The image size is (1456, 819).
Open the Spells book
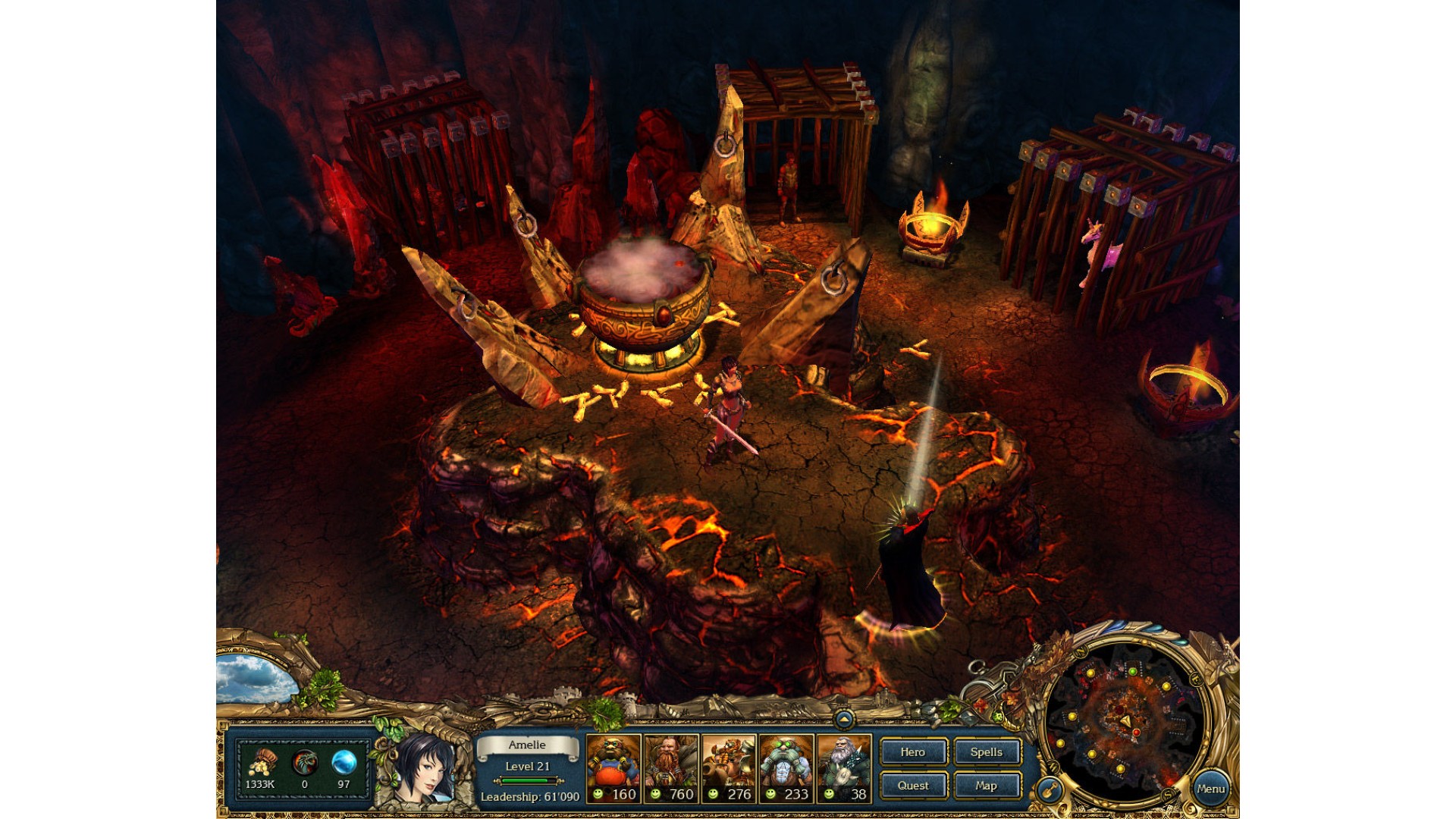[x=986, y=752]
